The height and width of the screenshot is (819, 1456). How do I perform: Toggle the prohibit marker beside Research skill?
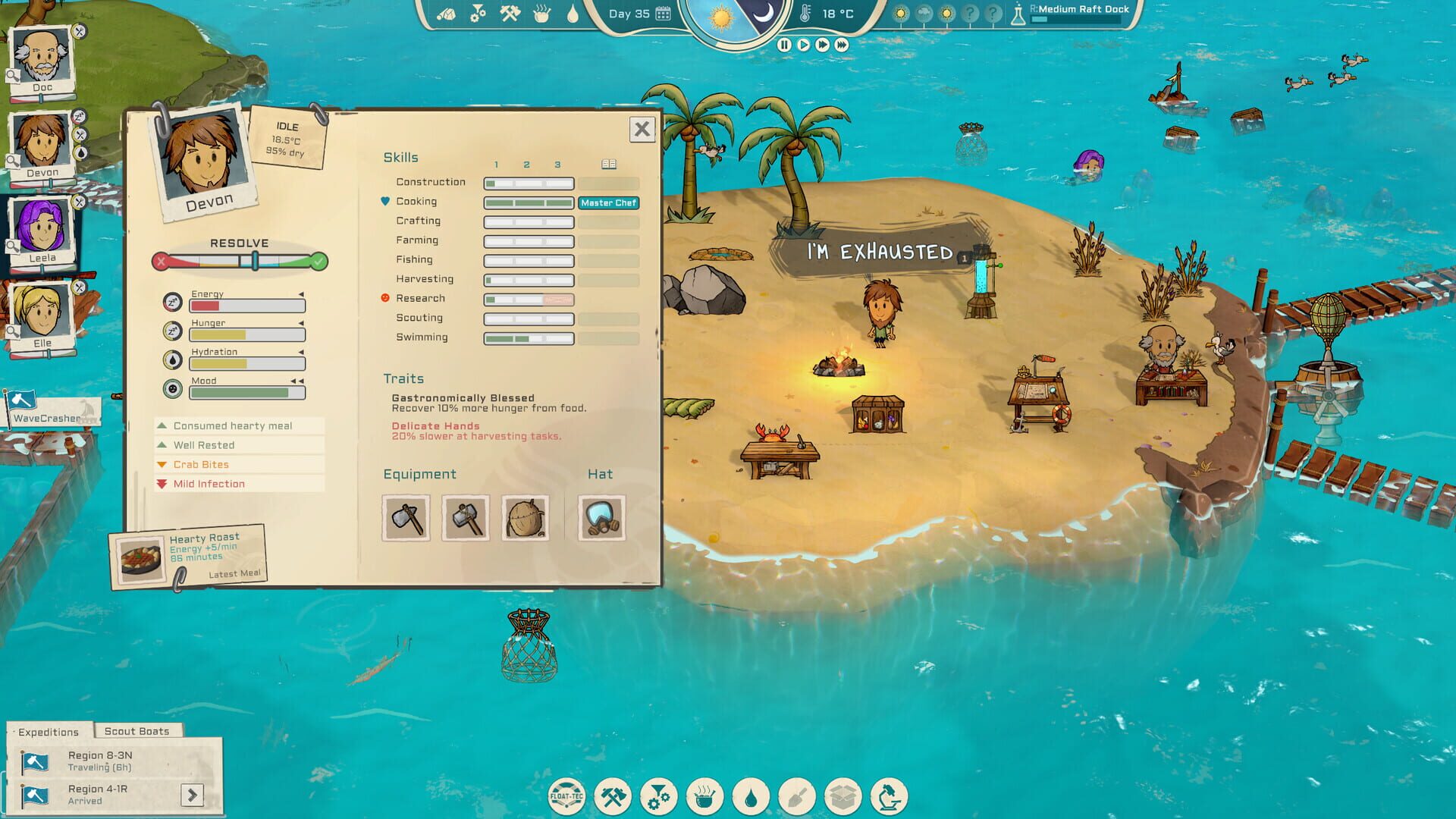(386, 298)
